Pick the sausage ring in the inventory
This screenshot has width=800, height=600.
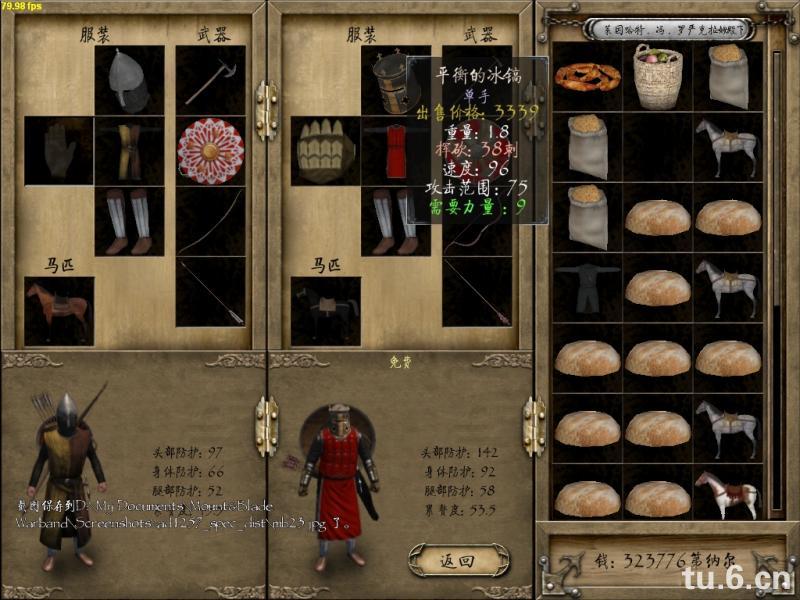point(587,77)
